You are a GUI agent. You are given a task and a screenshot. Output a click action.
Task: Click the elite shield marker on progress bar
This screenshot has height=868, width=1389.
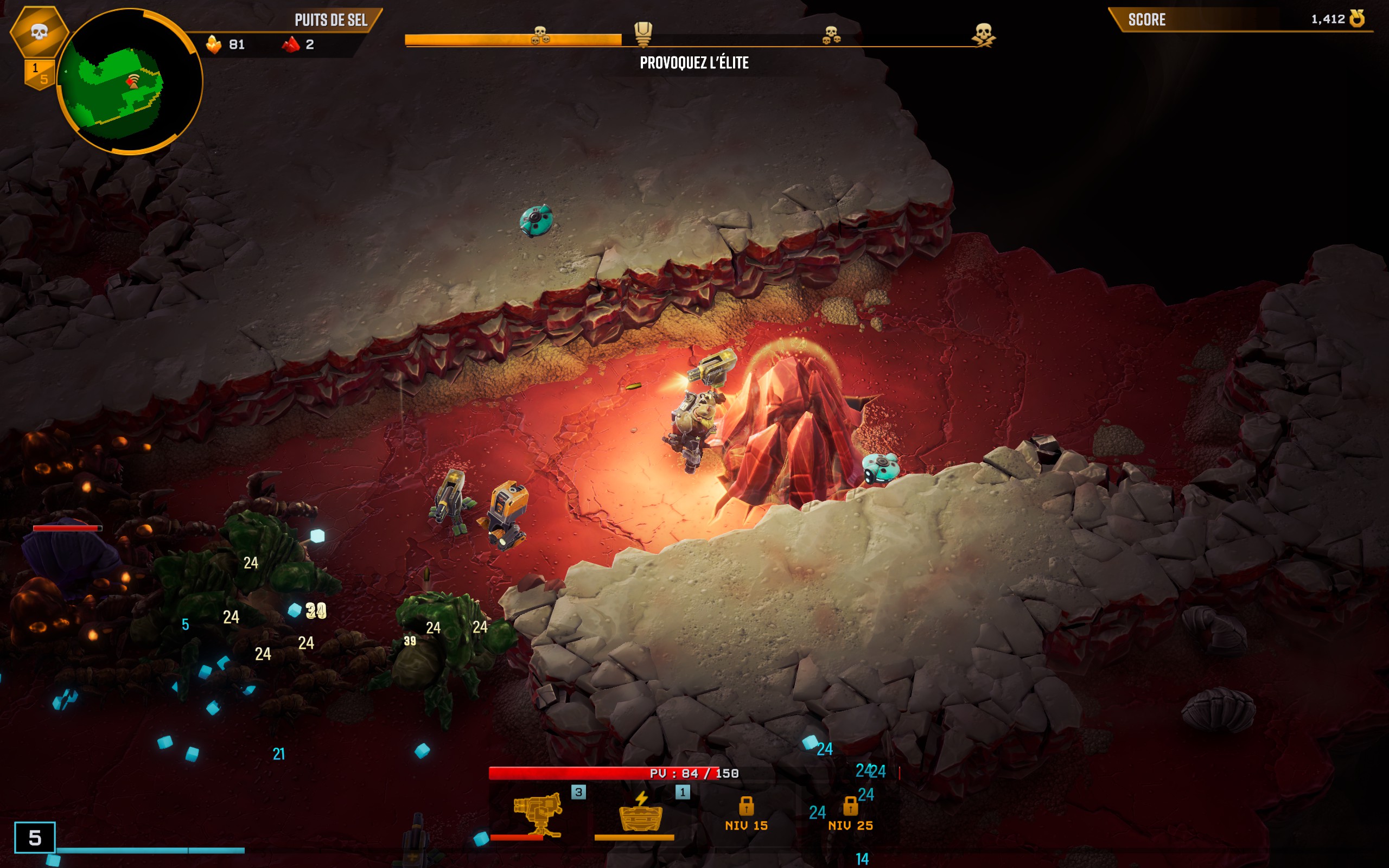tap(643, 33)
